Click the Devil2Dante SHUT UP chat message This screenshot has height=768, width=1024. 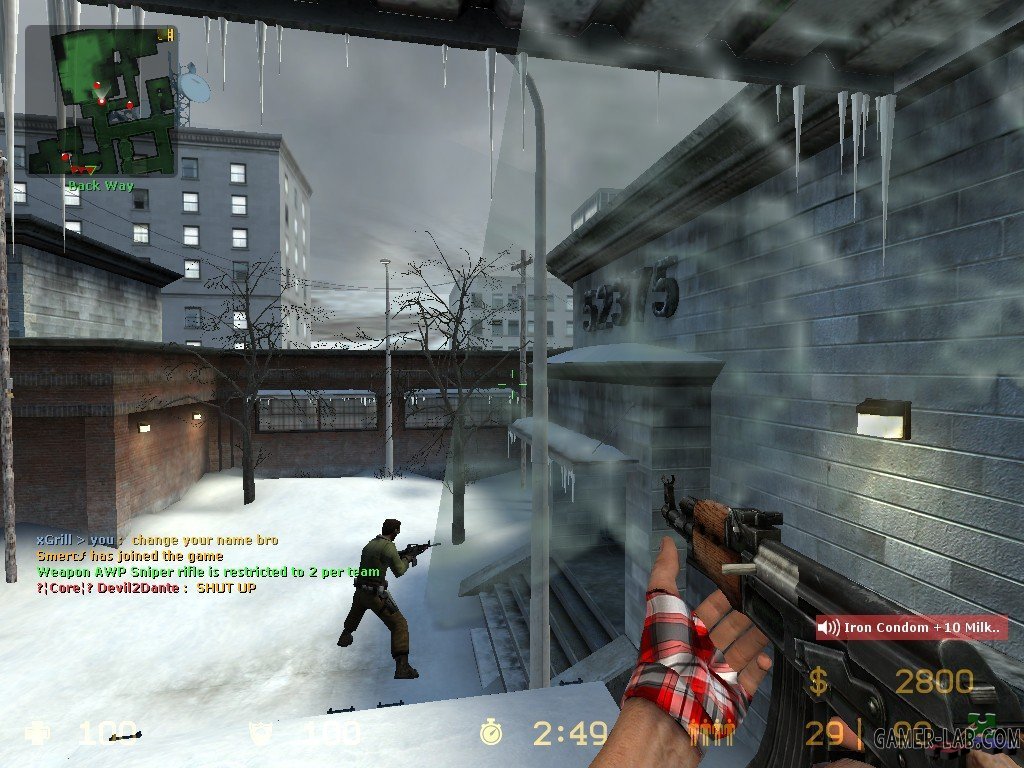[146, 588]
